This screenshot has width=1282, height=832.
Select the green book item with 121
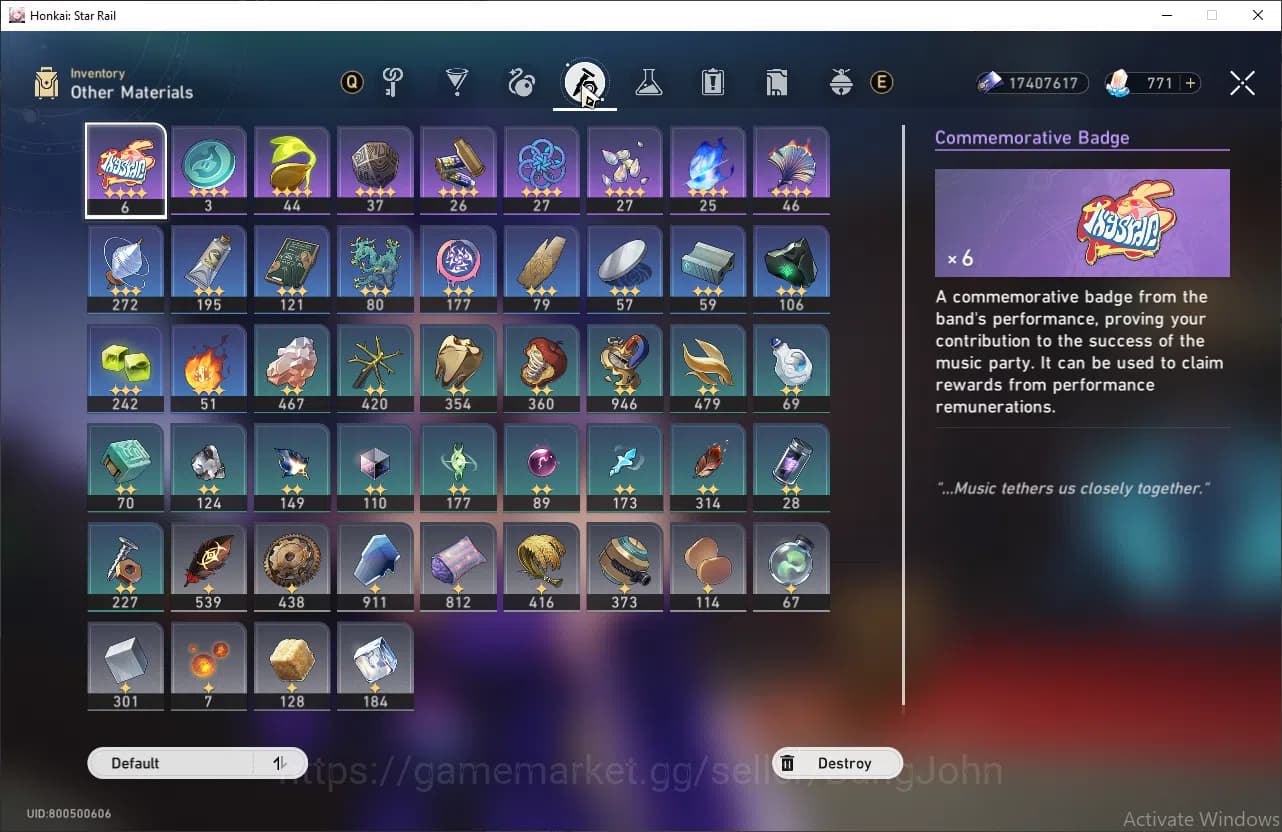(x=292, y=268)
